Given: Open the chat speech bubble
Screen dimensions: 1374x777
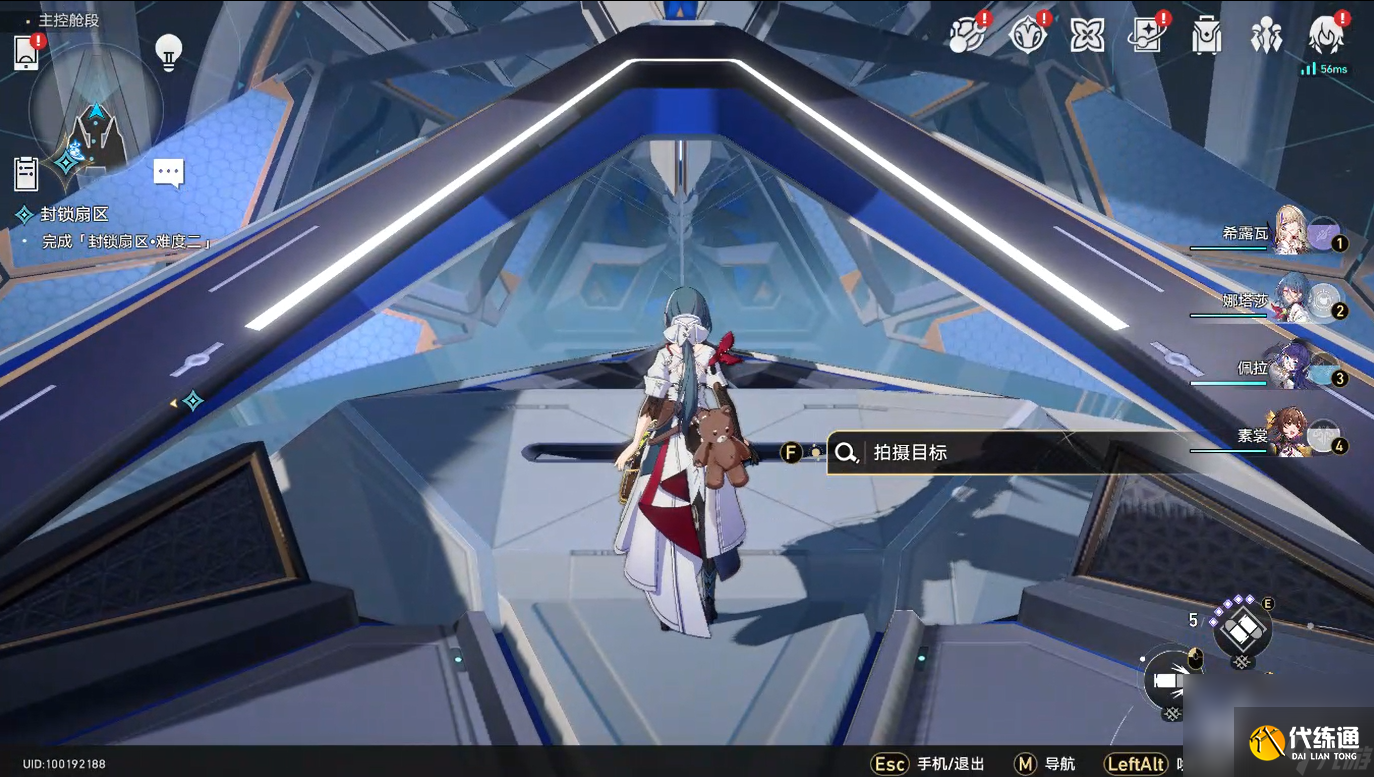Looking at the screenshot, I should 169,173.
